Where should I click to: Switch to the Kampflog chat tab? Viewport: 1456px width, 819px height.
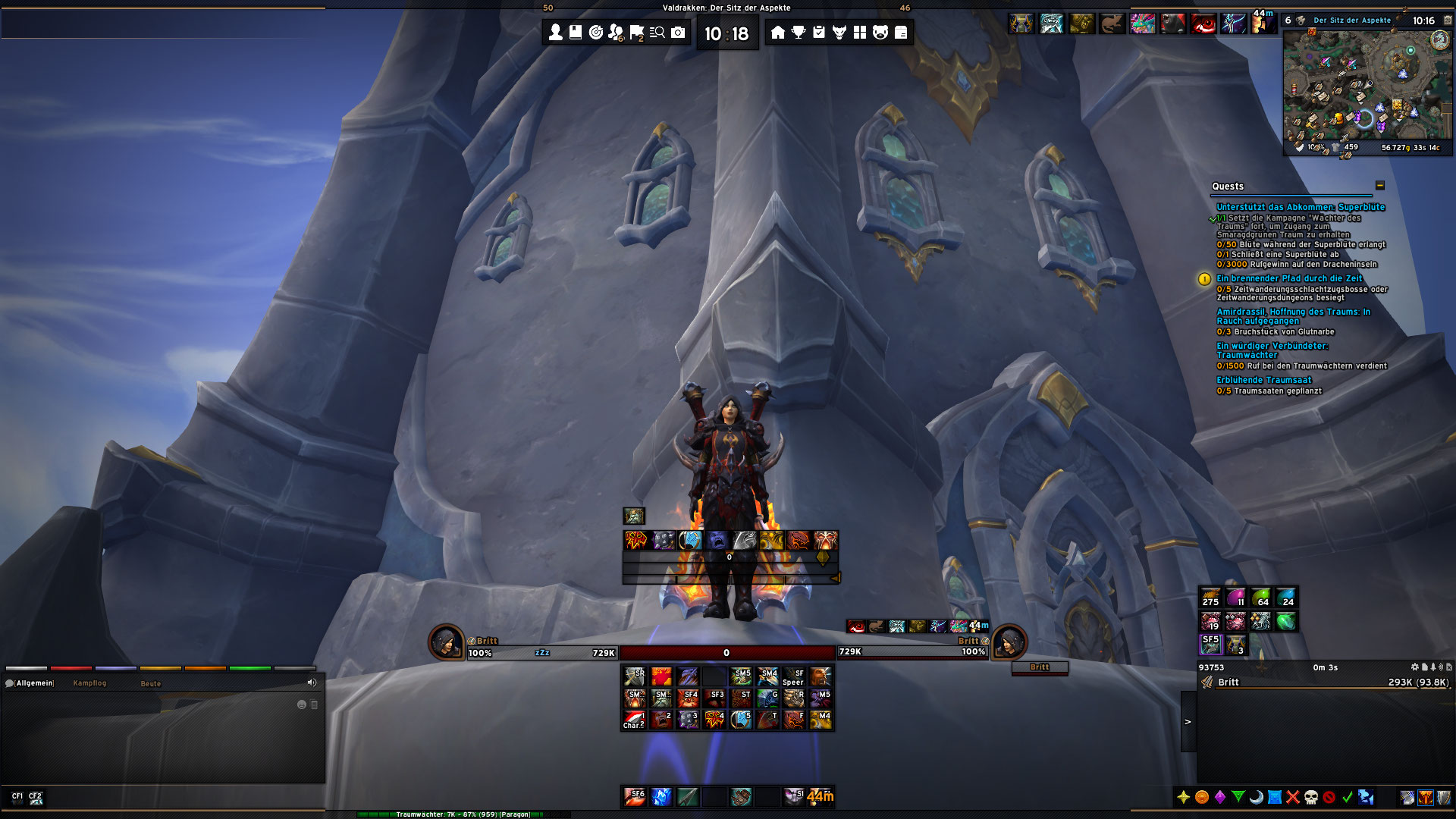pos(89,683)
